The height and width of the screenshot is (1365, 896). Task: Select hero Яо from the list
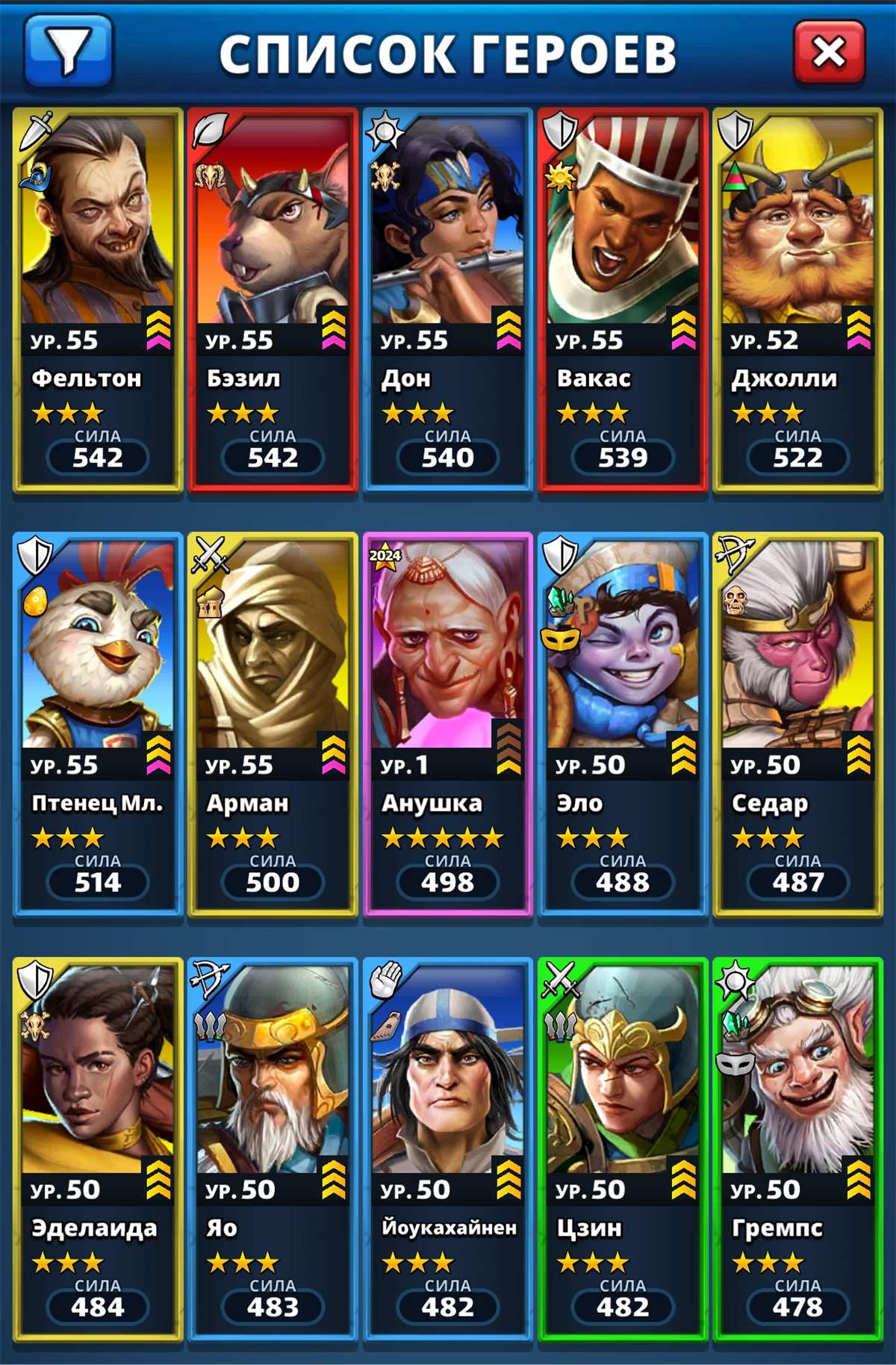point(273,1148)
